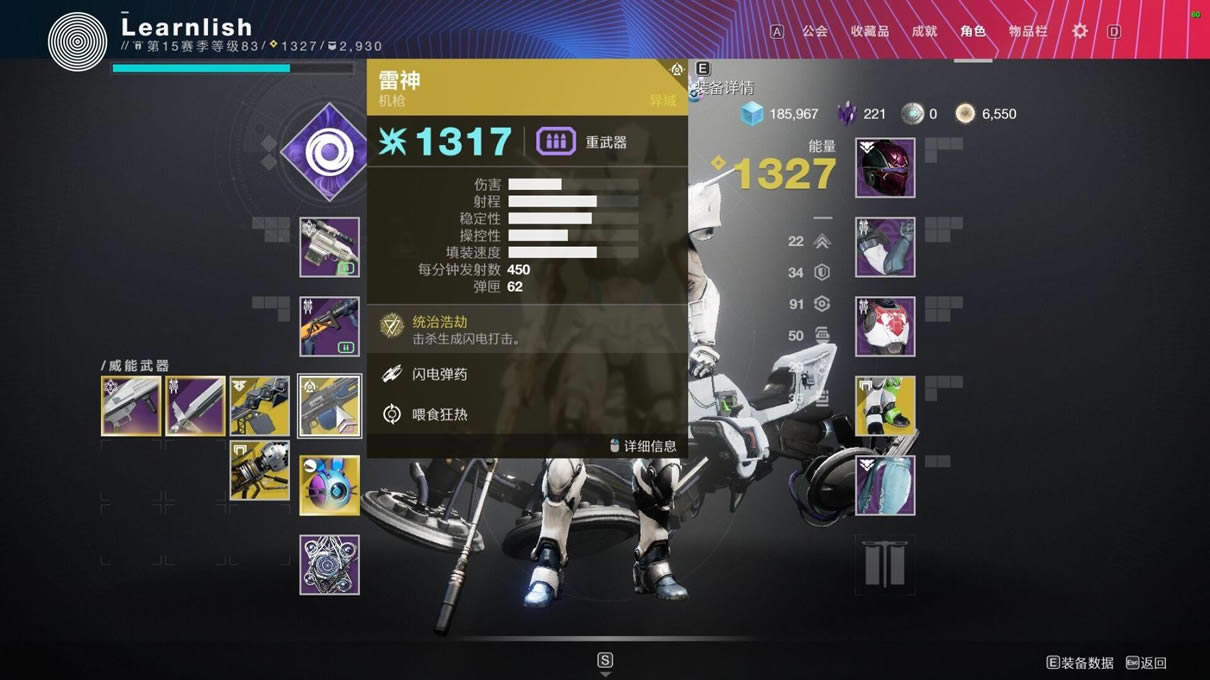This screenshot has width=1210, height=680.
Task: Select the equipped Thunderlord machine gun slot
Action: point(330,406)
